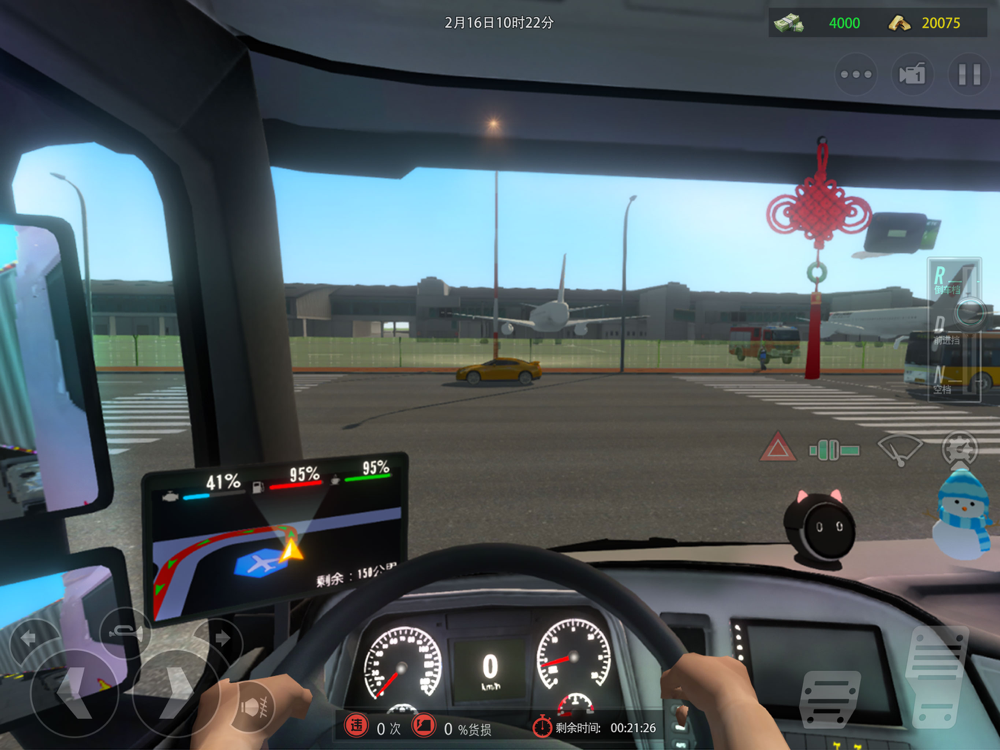Turn on the hazard warning triangle

pyautogui.click(x=777, y=447)
